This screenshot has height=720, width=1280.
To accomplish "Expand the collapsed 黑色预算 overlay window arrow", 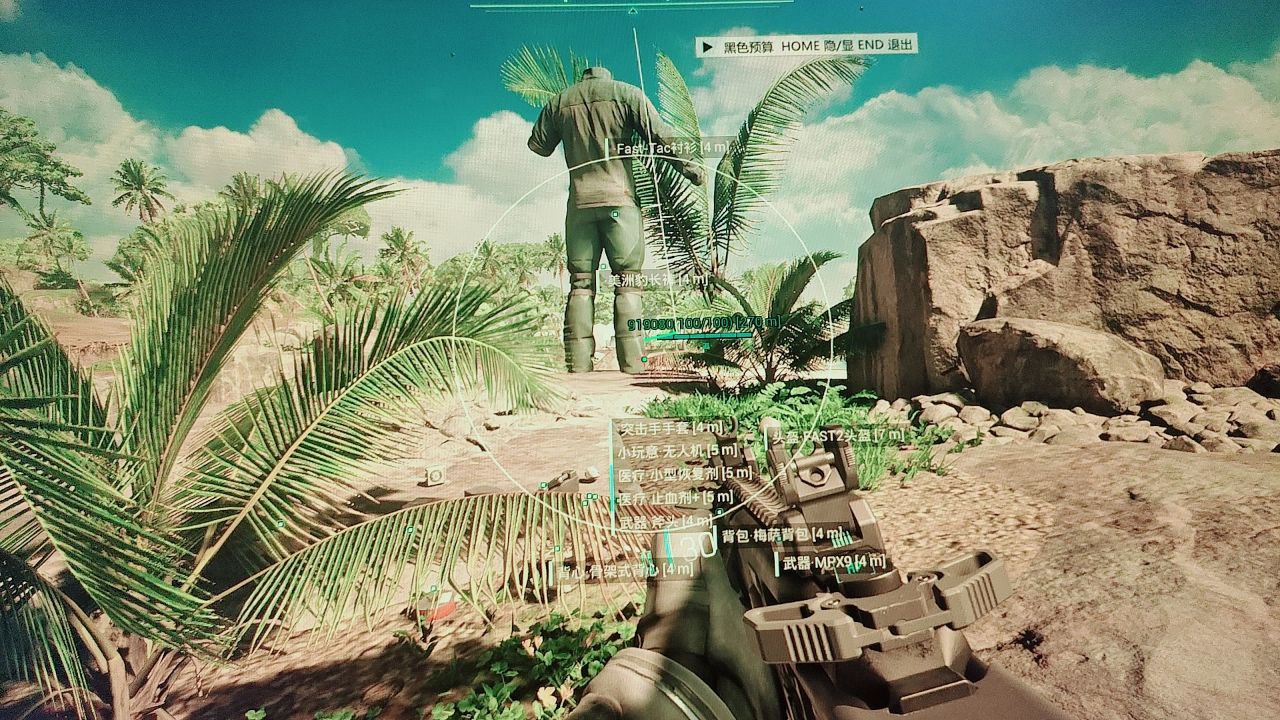I will tap(708, 46).
